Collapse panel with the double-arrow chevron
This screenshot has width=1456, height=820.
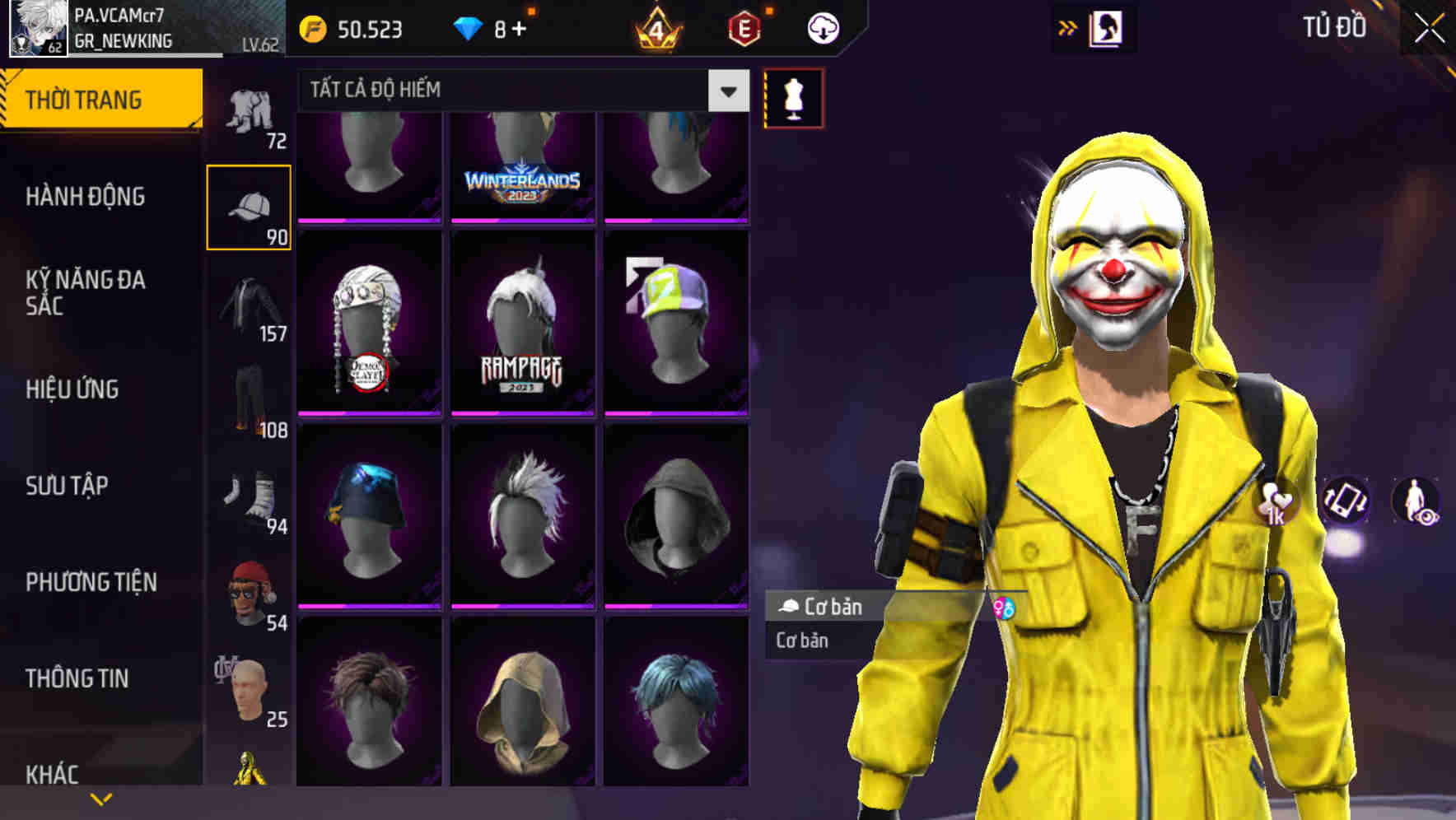[1068, 26]
